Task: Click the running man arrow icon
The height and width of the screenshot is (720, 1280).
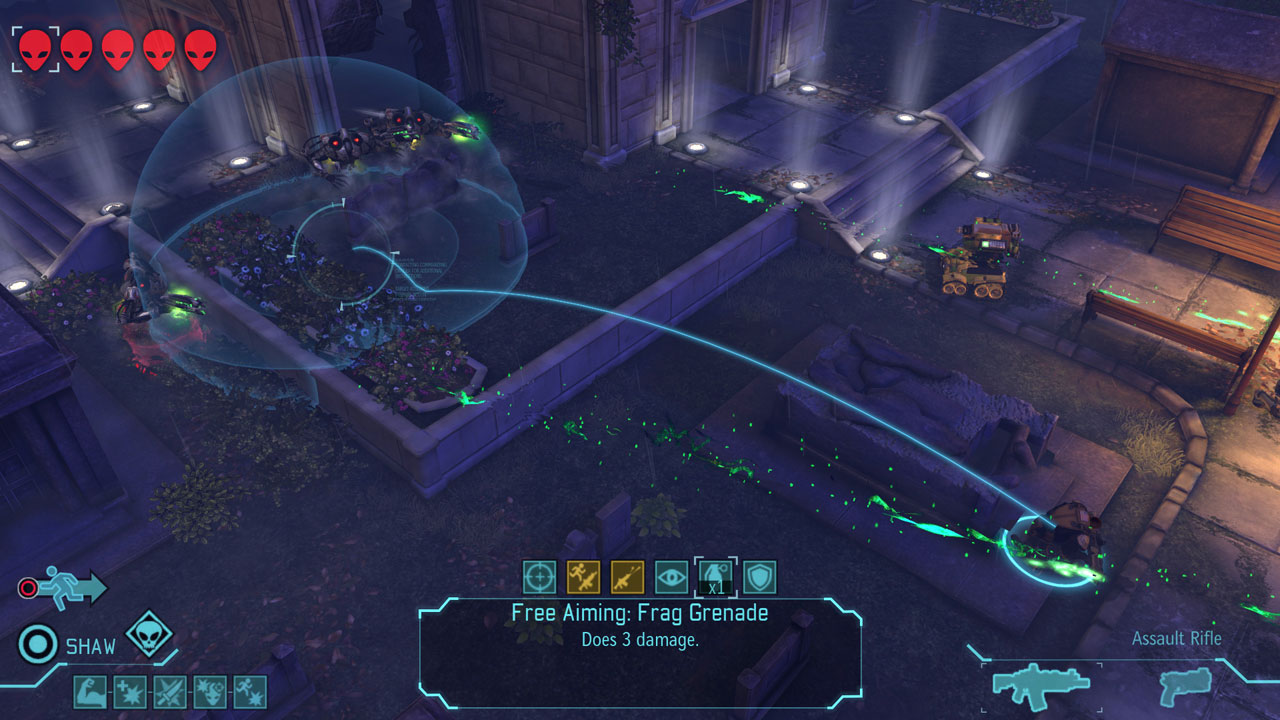Action: point(72,588)
